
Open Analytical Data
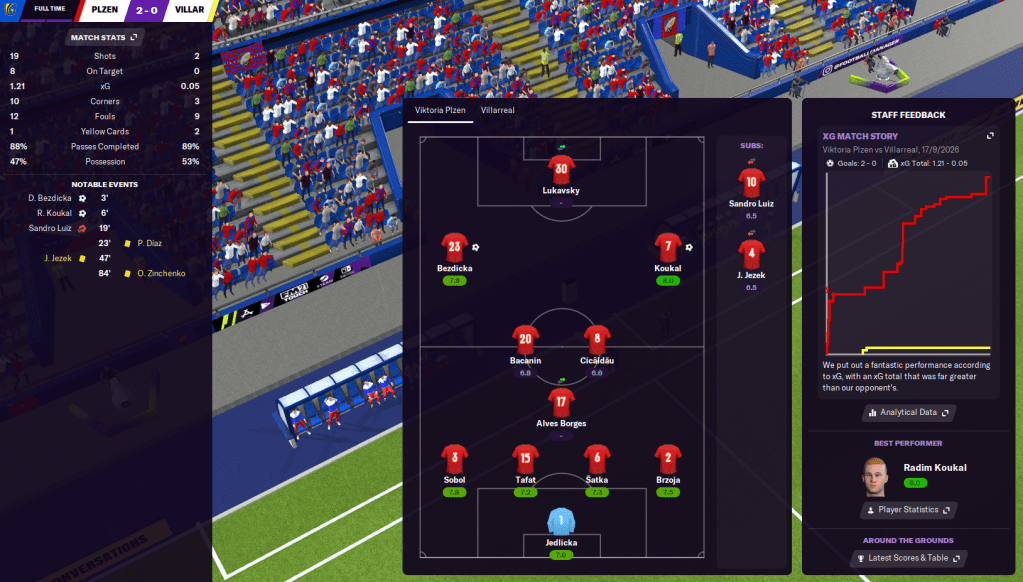pyautogui.click(x=908, y=412)
